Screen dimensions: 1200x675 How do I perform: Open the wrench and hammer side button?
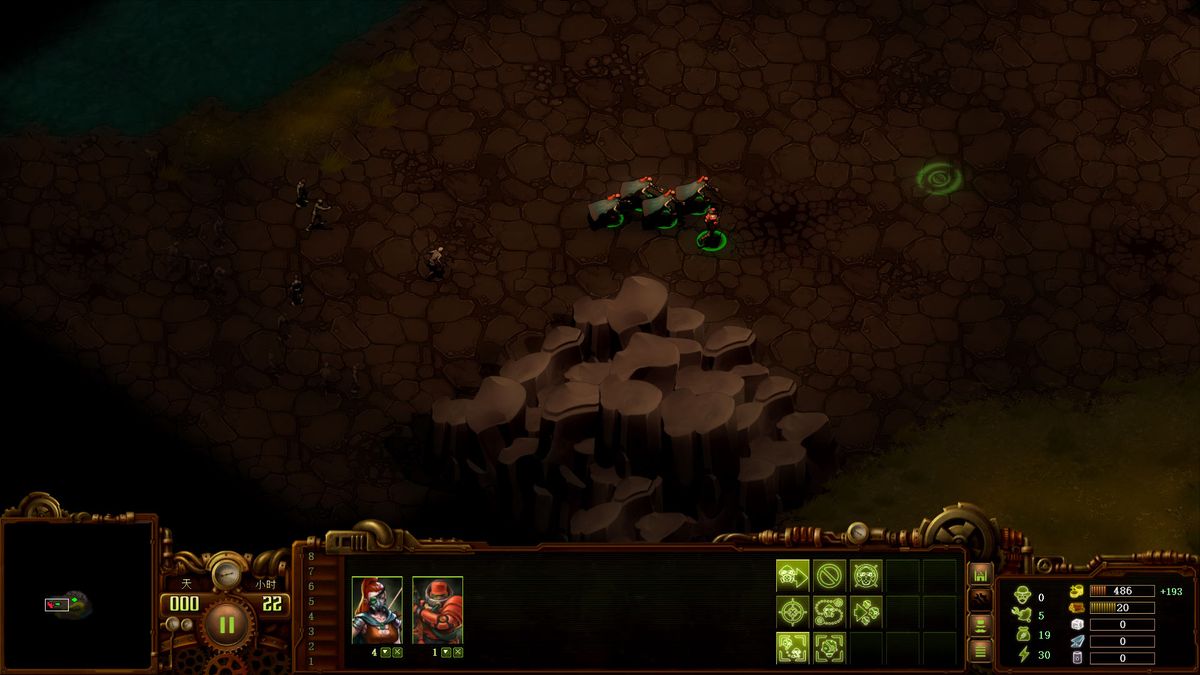[981, 600]
